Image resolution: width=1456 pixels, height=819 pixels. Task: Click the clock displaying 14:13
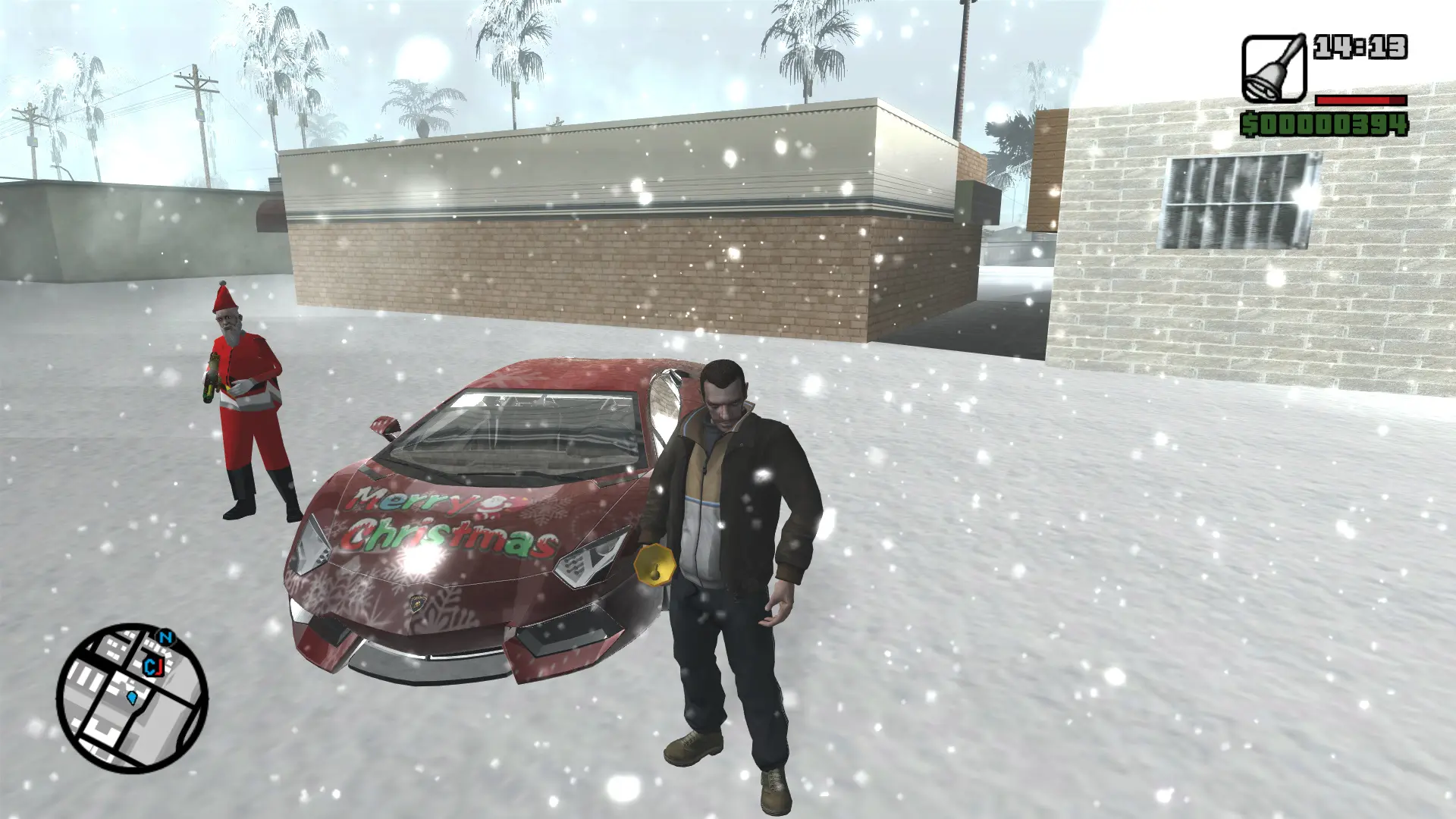click(1360, 47)
